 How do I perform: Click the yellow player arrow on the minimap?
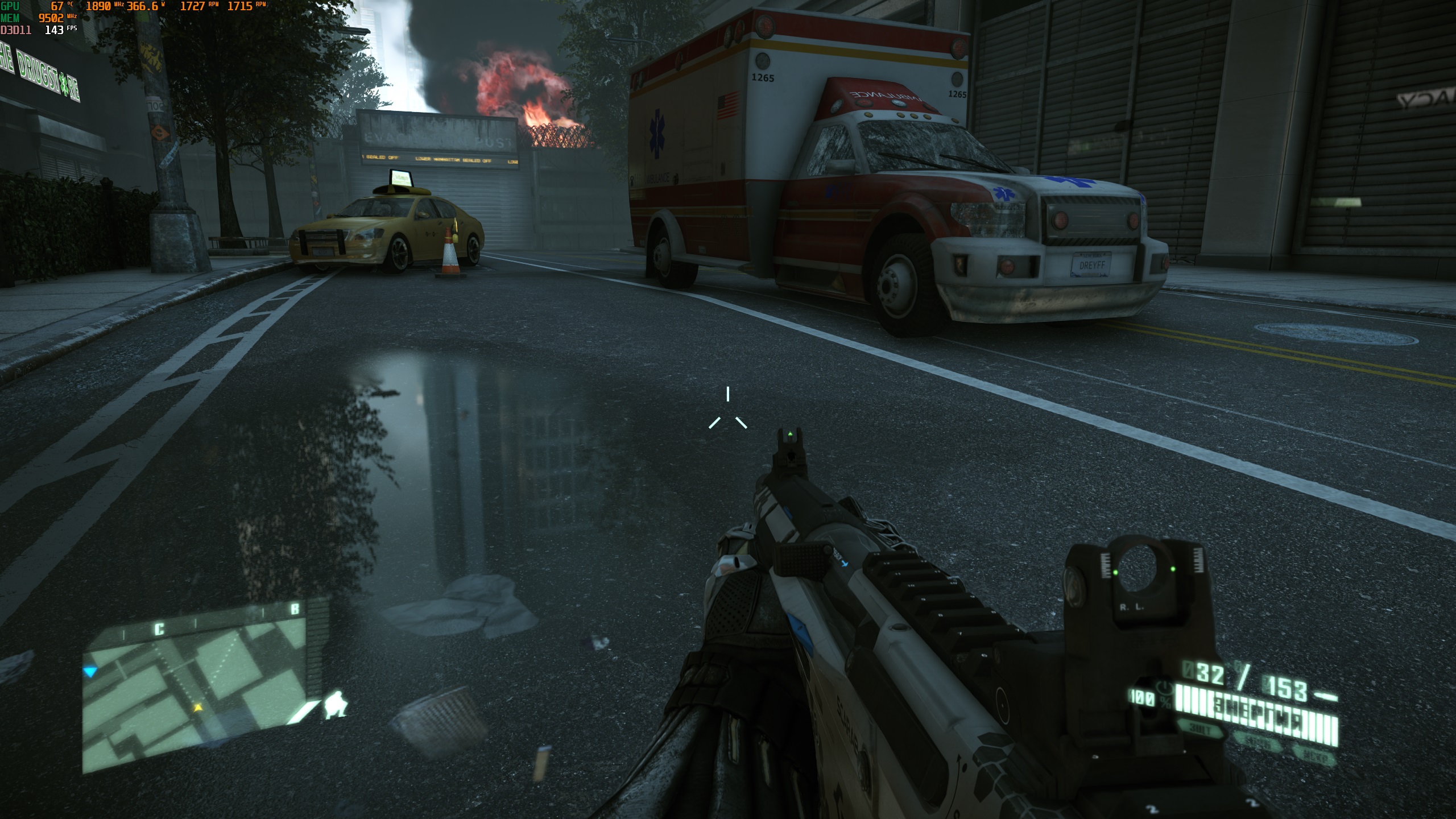[198, 708]
